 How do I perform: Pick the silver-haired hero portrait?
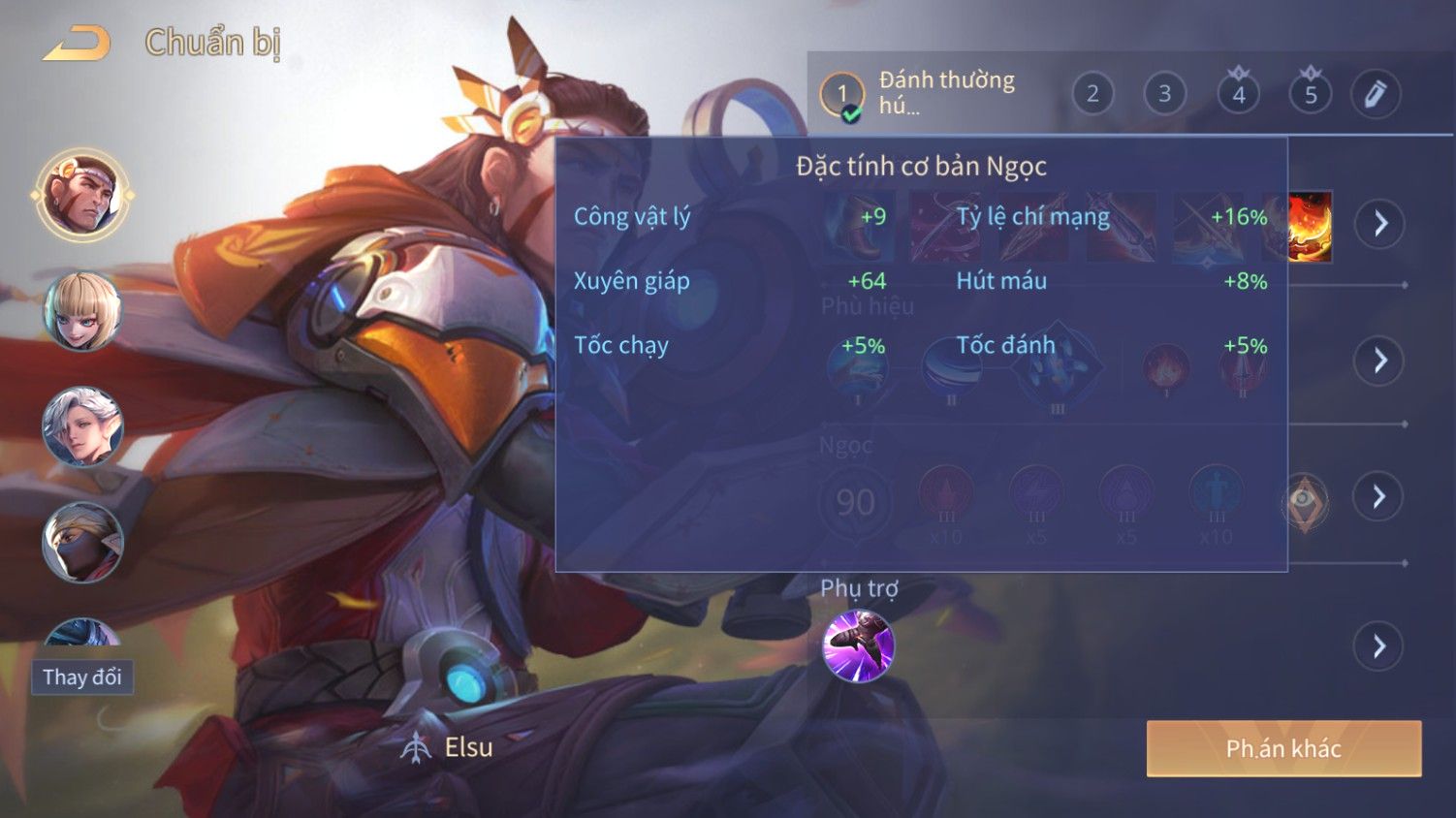click(x=82, y=426)
